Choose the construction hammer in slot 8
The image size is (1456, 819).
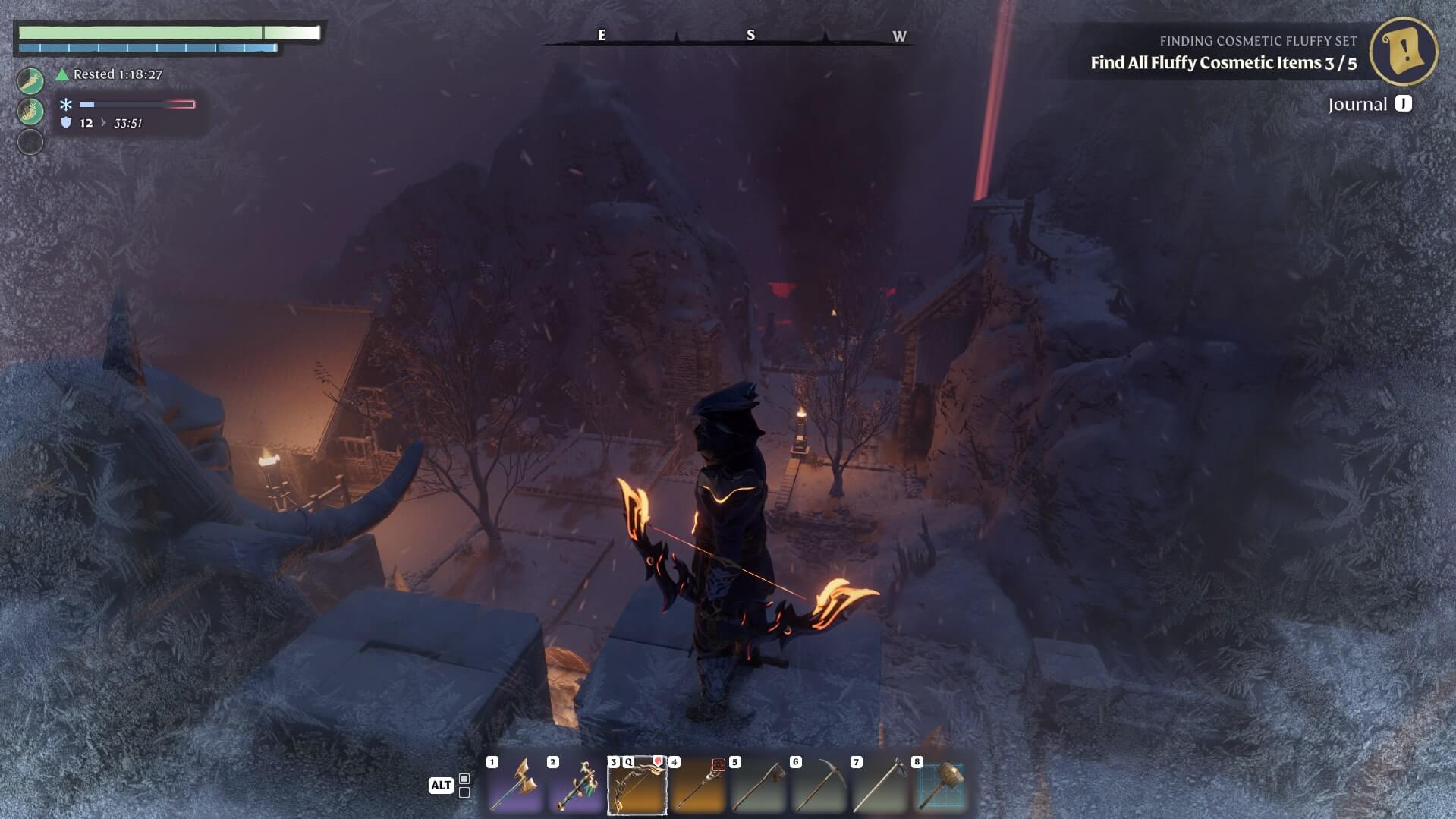click(941, 785)
